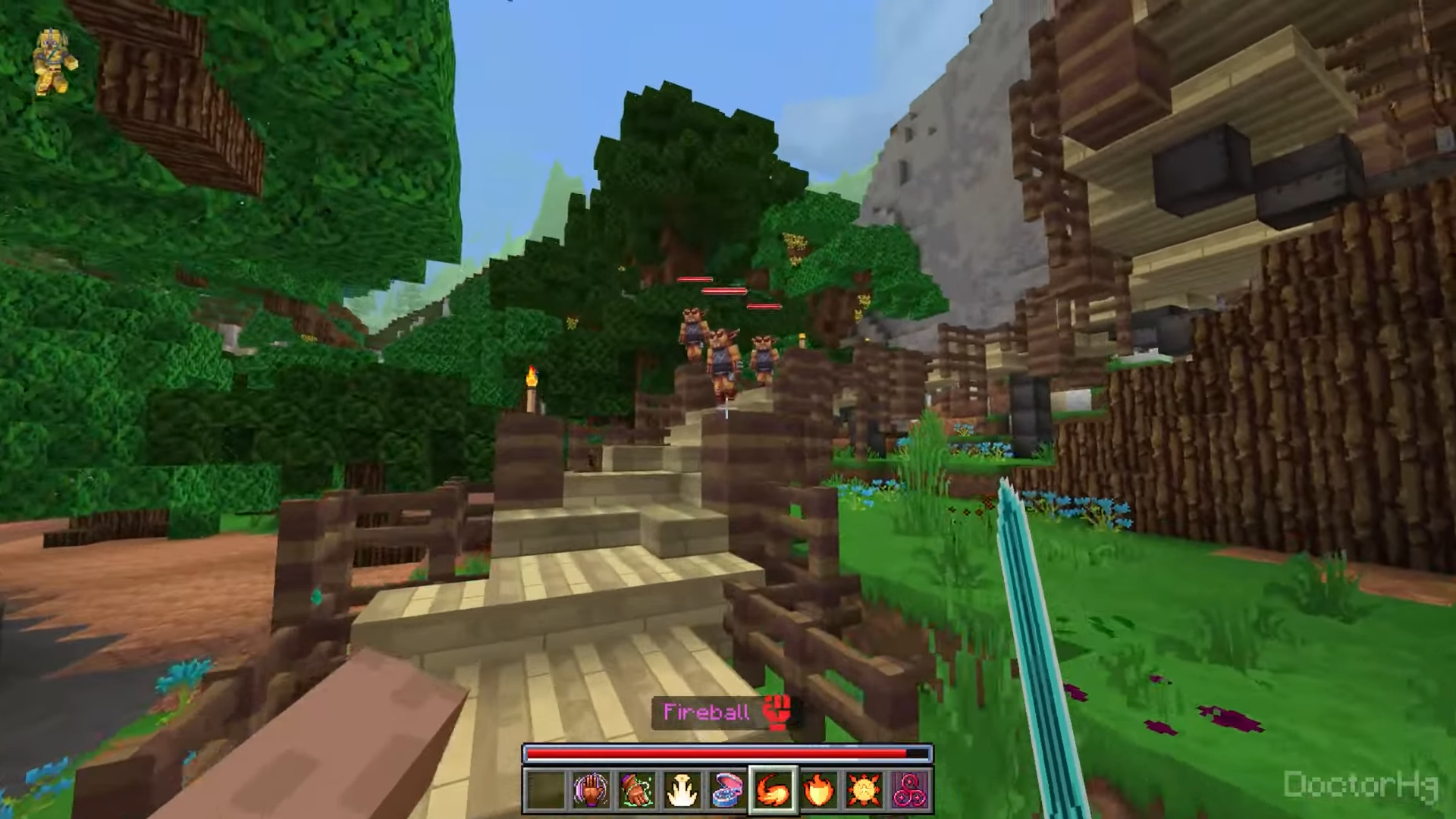The height and width of the screenshot is (819, 1456).
Task: Select the pink triple spiral slot
Action: (909, 790)
